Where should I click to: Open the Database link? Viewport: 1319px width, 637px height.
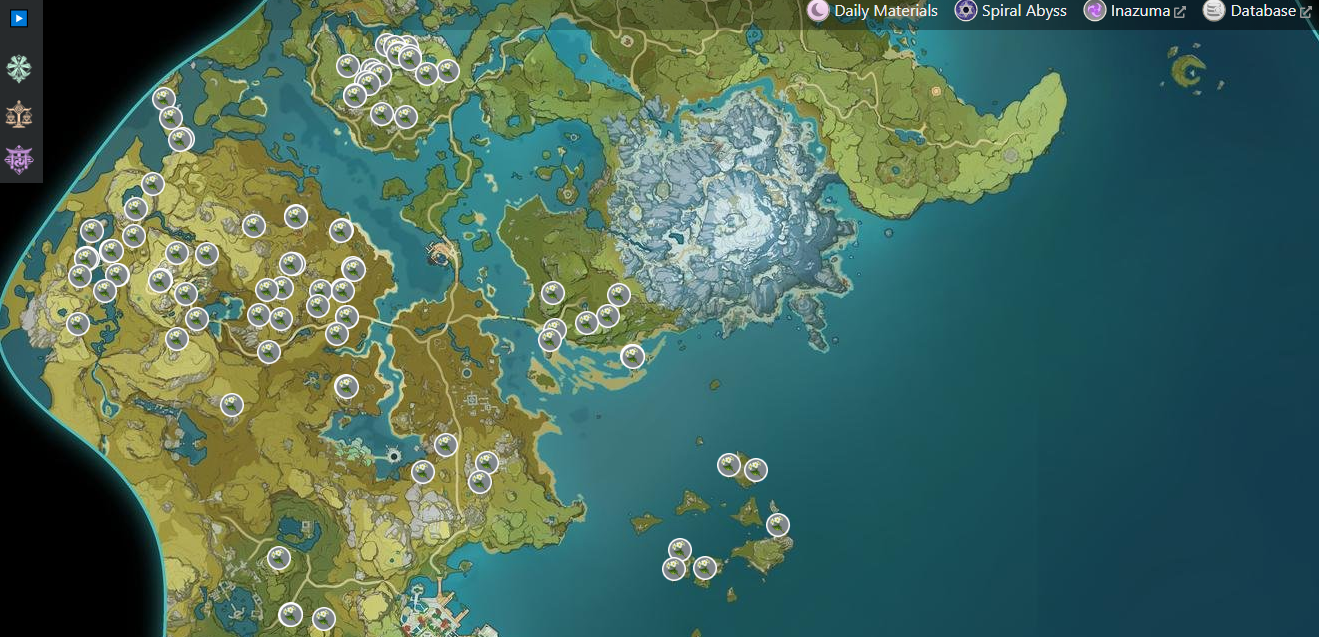pyautogui.click(x=1257, y=11)
